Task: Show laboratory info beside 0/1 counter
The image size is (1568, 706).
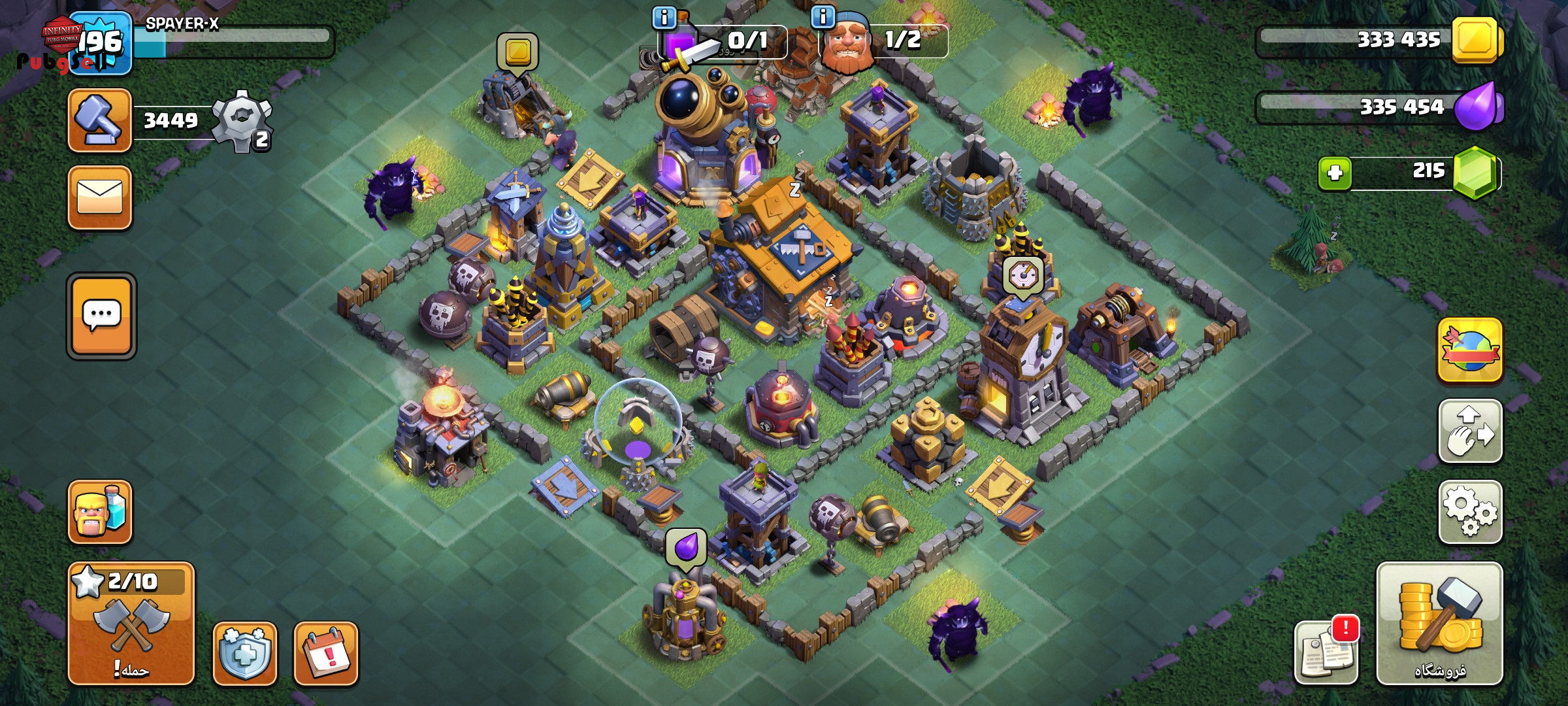Action: click(x=664, y=18)
